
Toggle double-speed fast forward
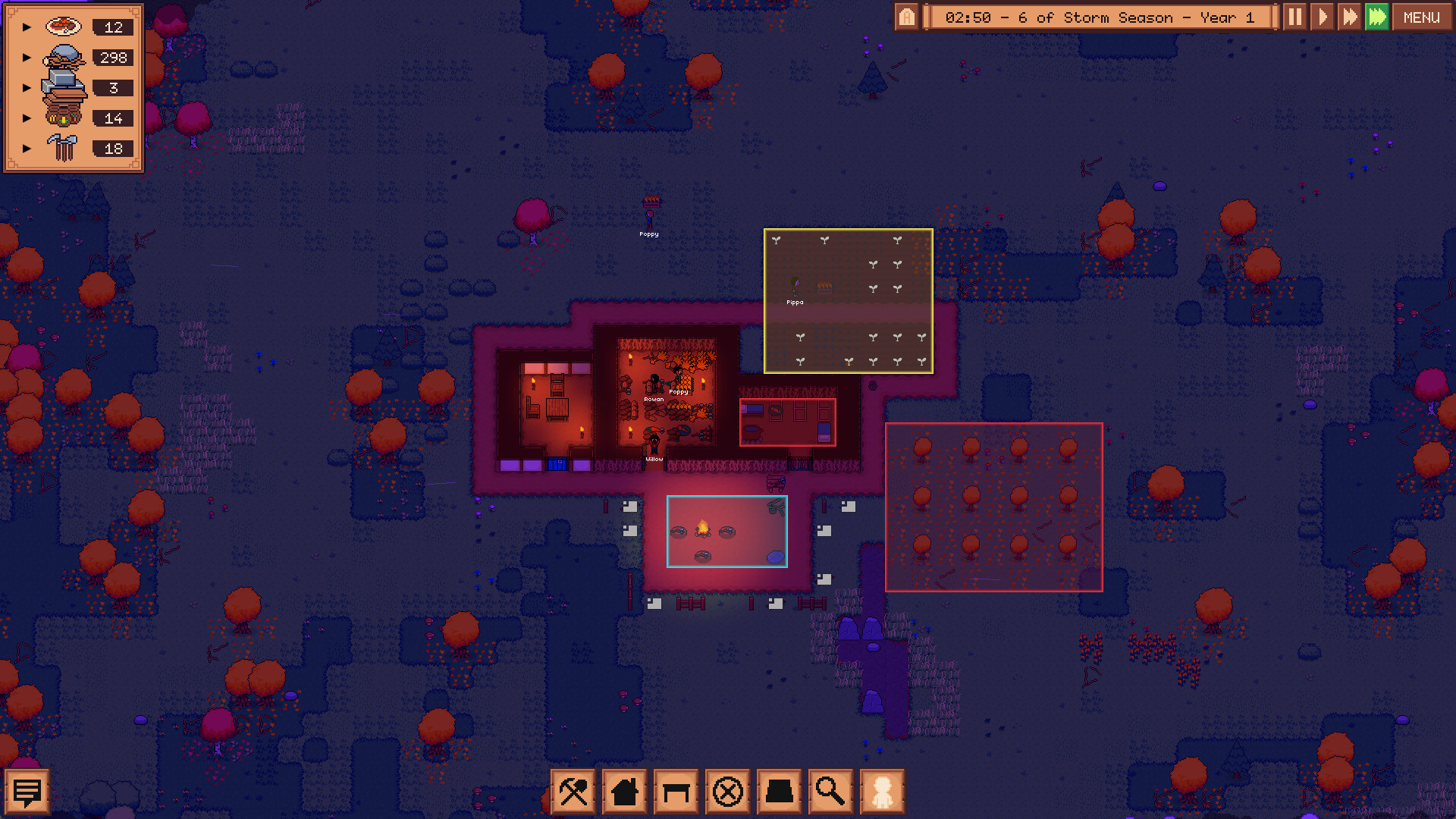[1350, 17]
